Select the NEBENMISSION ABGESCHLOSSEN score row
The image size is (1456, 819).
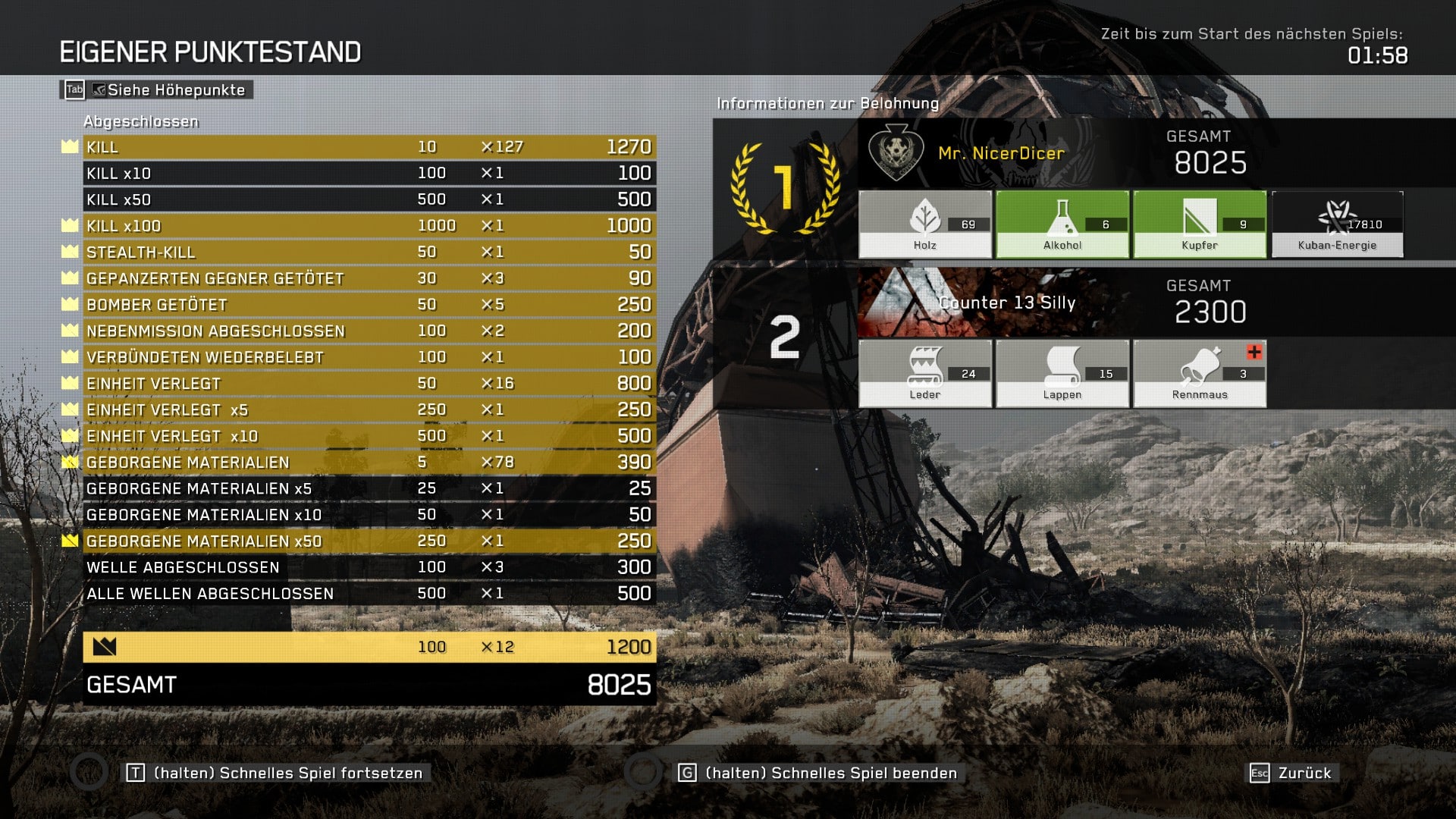tap(369, 331)
